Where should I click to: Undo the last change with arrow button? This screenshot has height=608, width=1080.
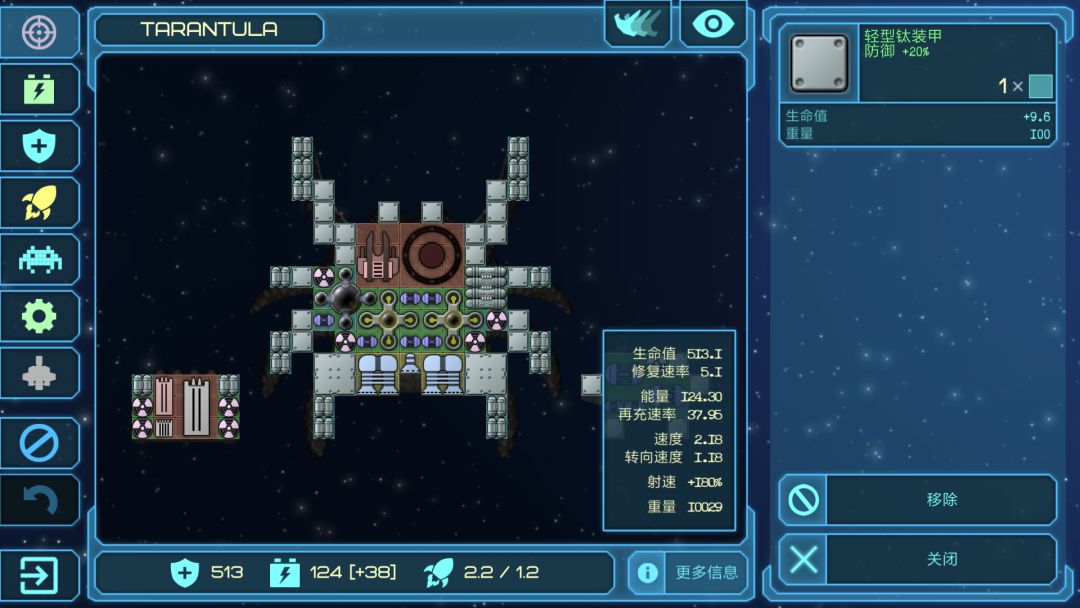tap(39, 500)
